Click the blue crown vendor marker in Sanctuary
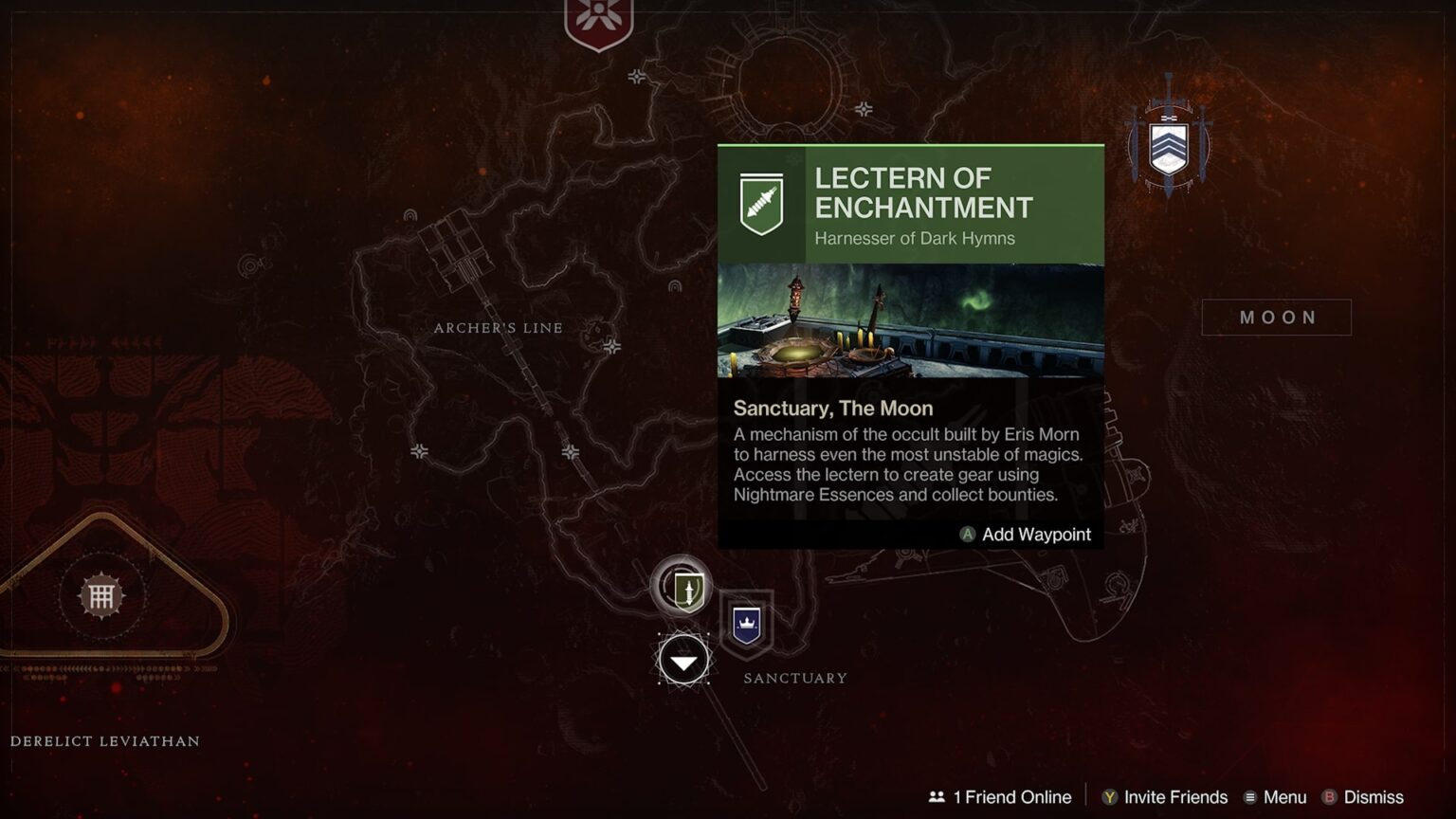1456x819 pixels. point(747,624)
